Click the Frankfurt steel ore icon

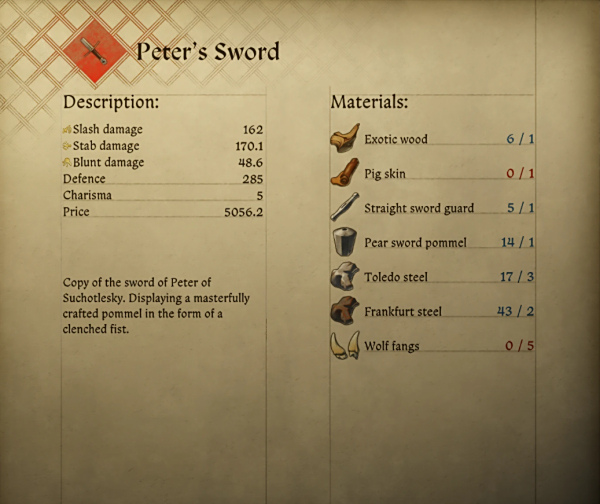[x=344, y=311]
